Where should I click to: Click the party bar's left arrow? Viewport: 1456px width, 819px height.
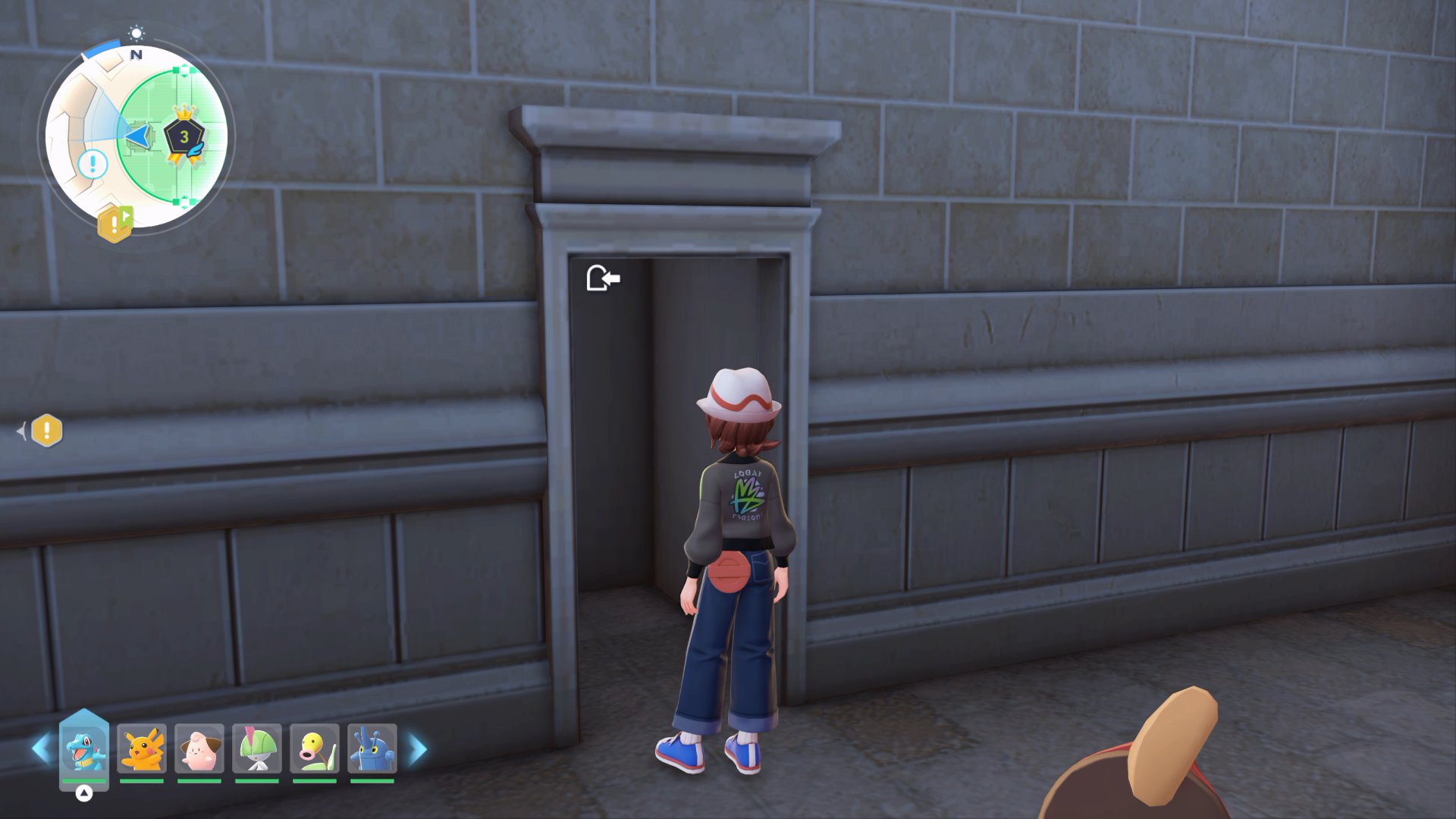pos(40,749)
